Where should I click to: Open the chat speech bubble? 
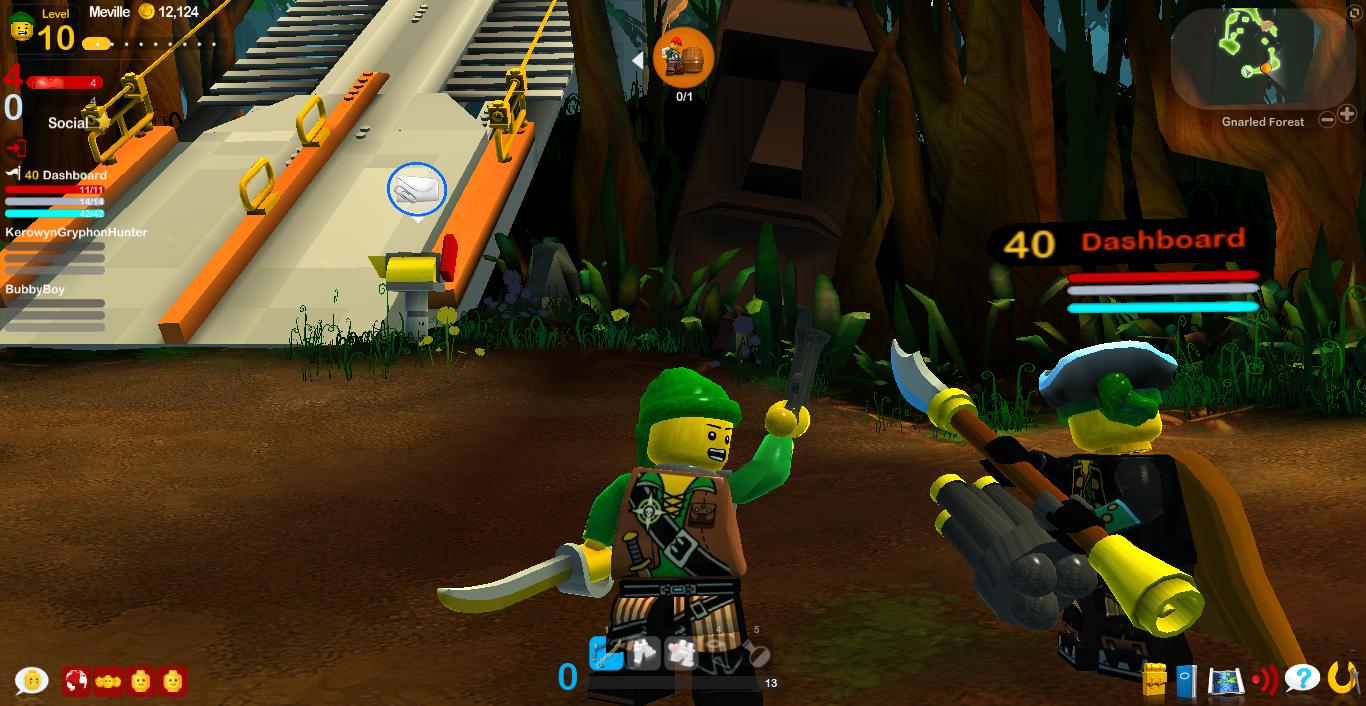32,681
